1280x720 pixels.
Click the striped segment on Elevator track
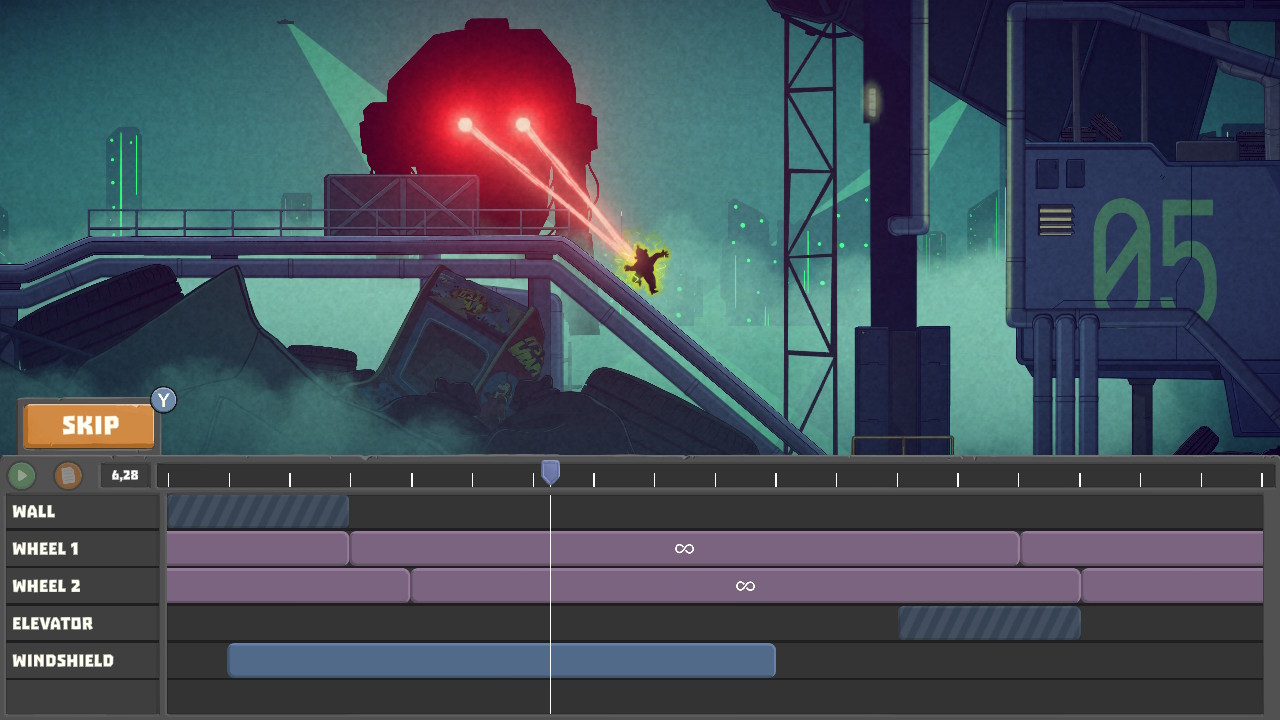pos(988,622)
